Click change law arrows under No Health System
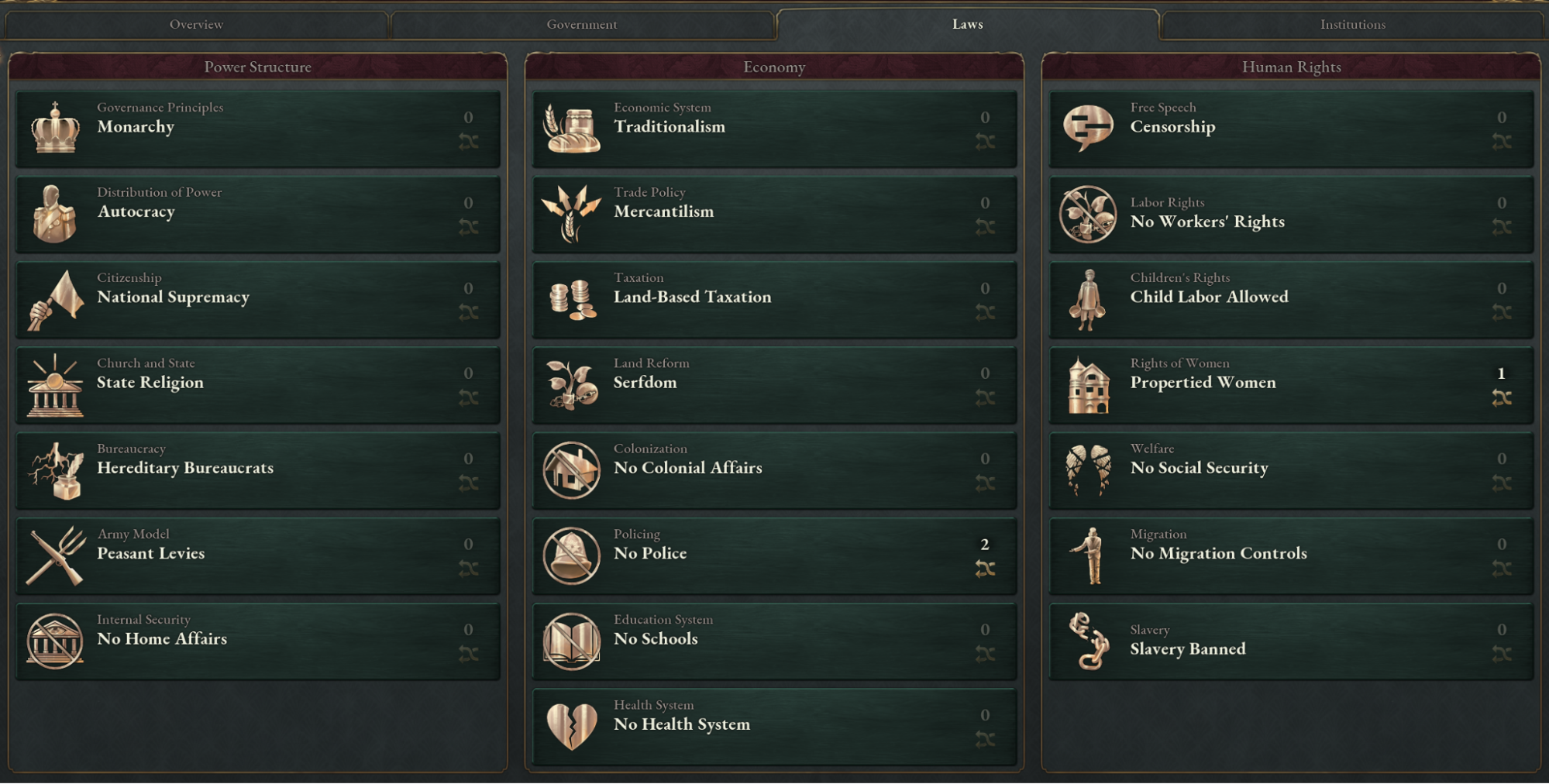The image size is (1549, 784). 985,738
